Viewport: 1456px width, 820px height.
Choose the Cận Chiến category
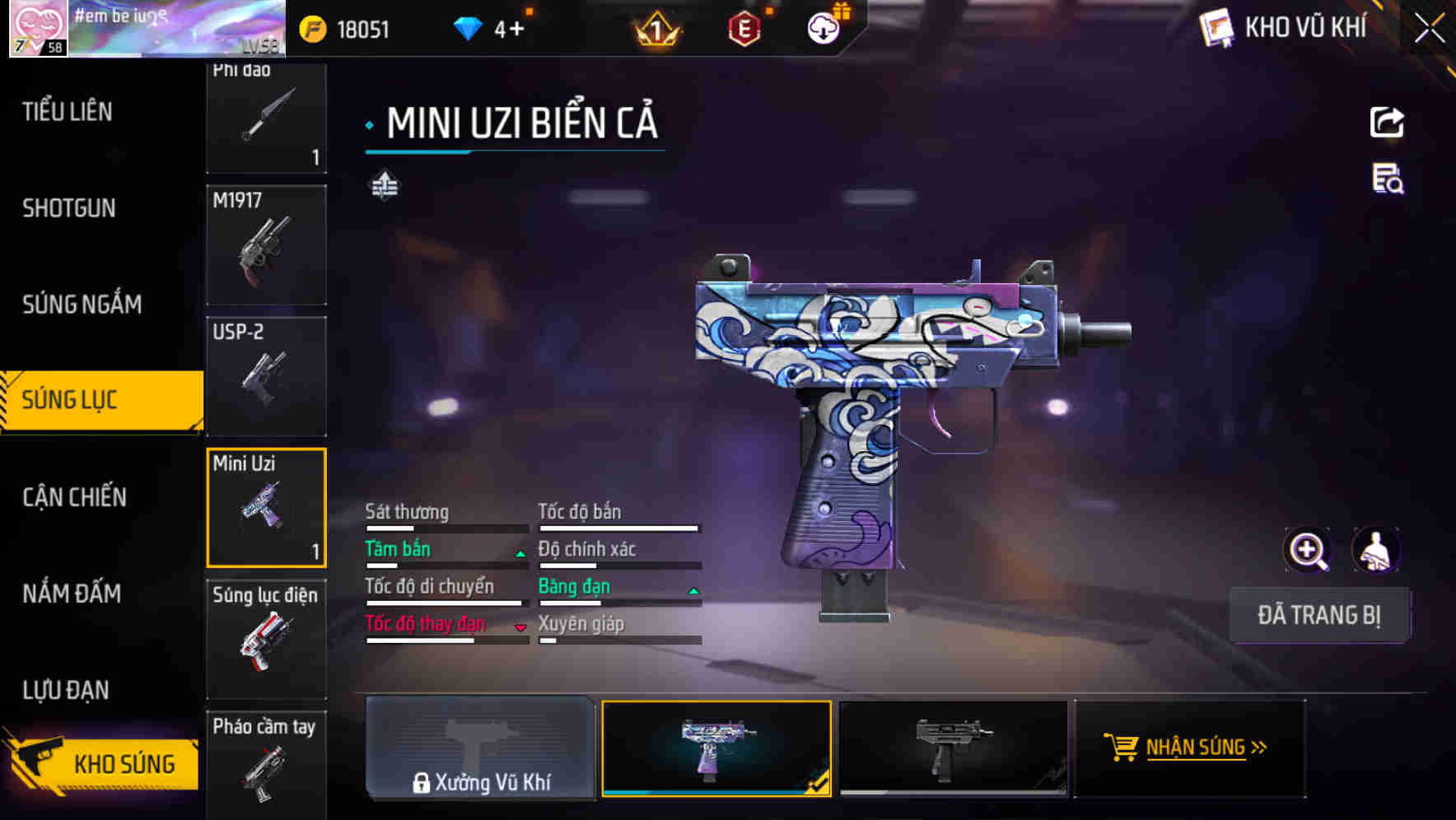pos(74,497)
